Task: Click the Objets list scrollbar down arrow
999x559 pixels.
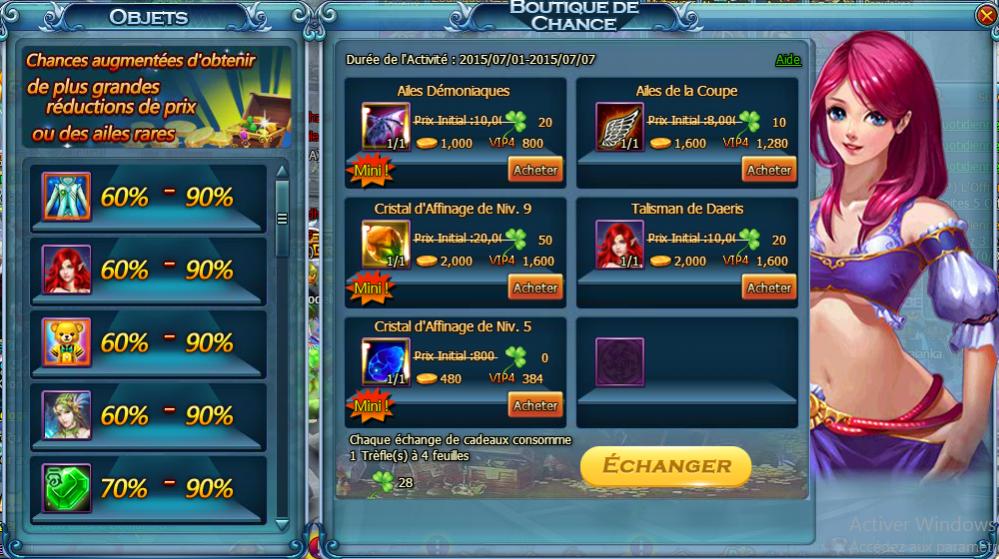Action: click(x=281, y=522)
